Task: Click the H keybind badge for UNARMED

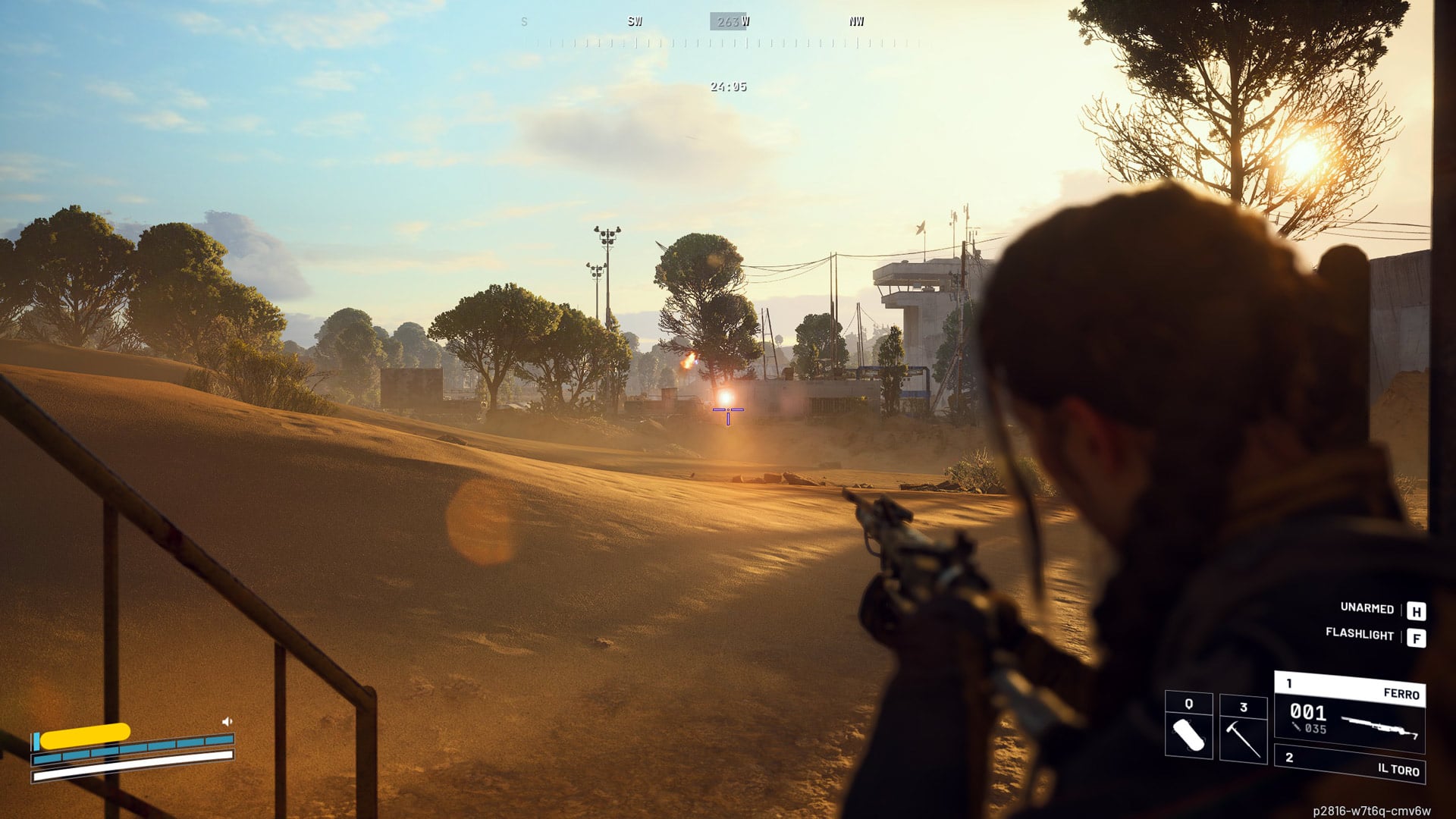Action: pyautogui.click(x=1415, y=609)
